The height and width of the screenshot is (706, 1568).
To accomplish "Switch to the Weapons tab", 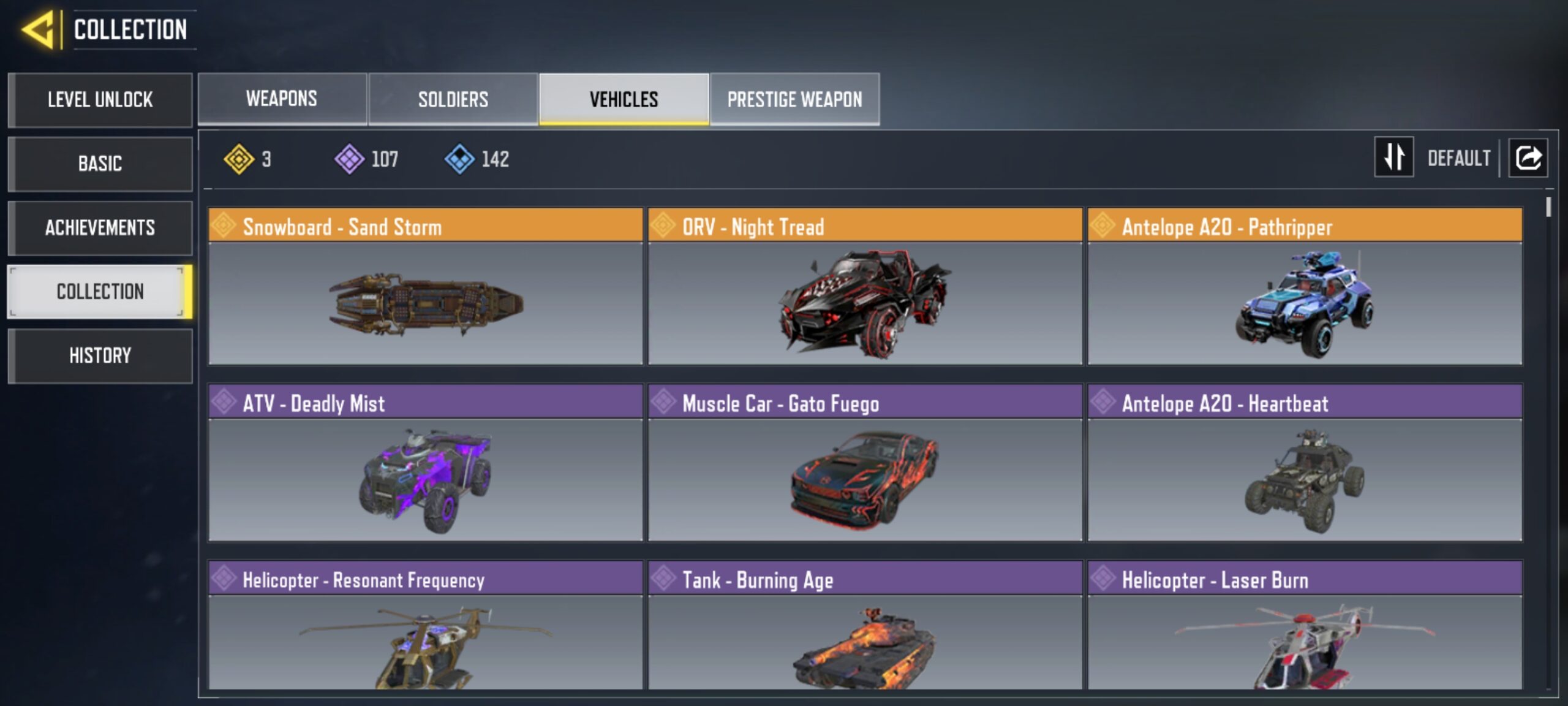I will coord(281,99).
